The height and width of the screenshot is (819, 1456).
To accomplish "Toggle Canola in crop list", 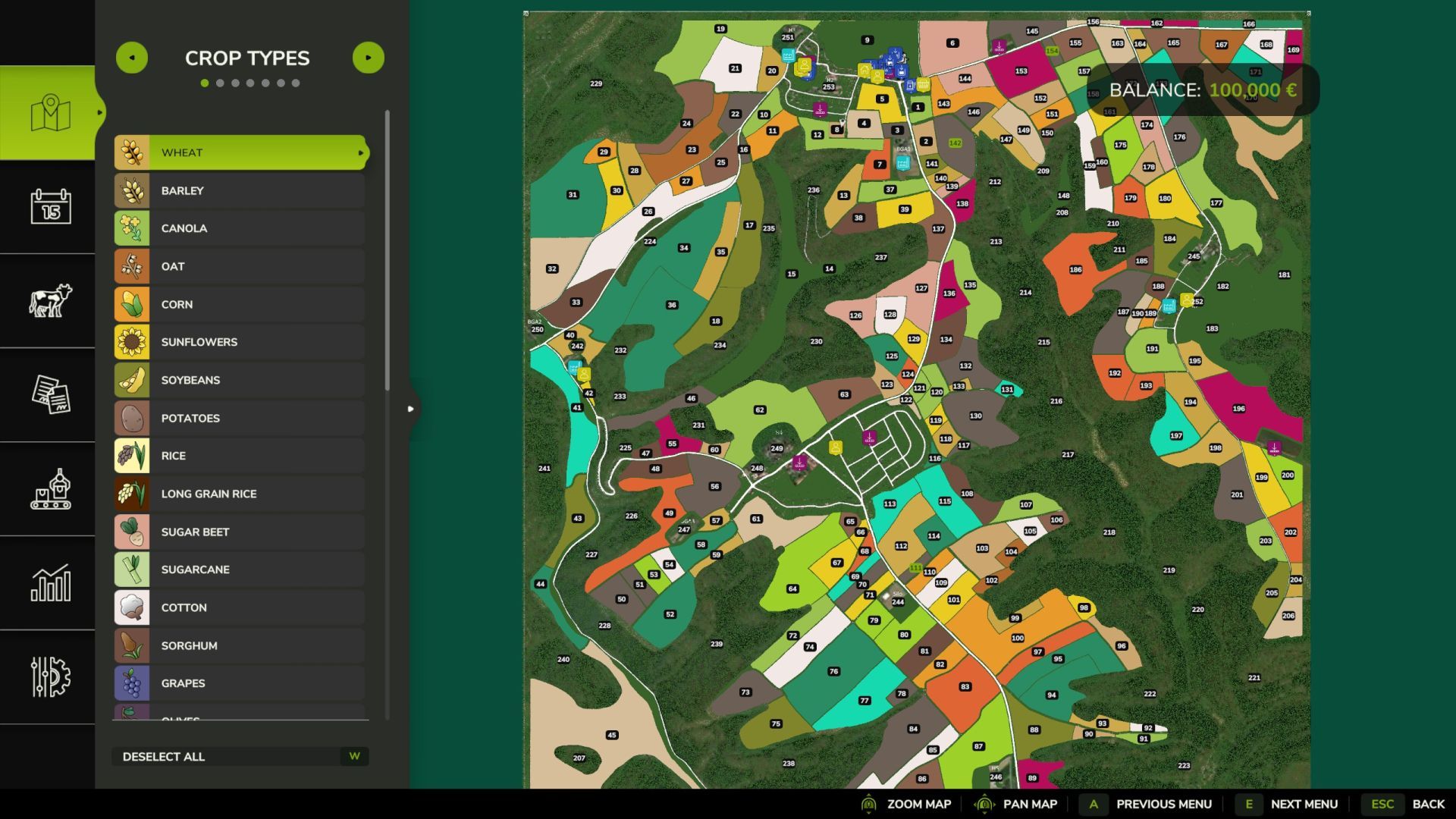I will [240, 228].
